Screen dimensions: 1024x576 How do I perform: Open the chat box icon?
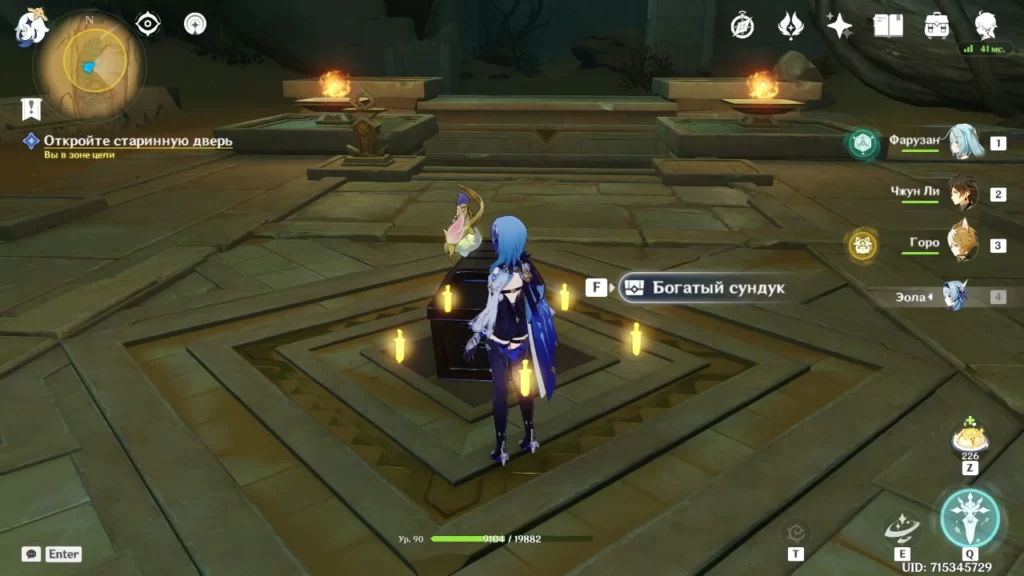pos(32,553)
